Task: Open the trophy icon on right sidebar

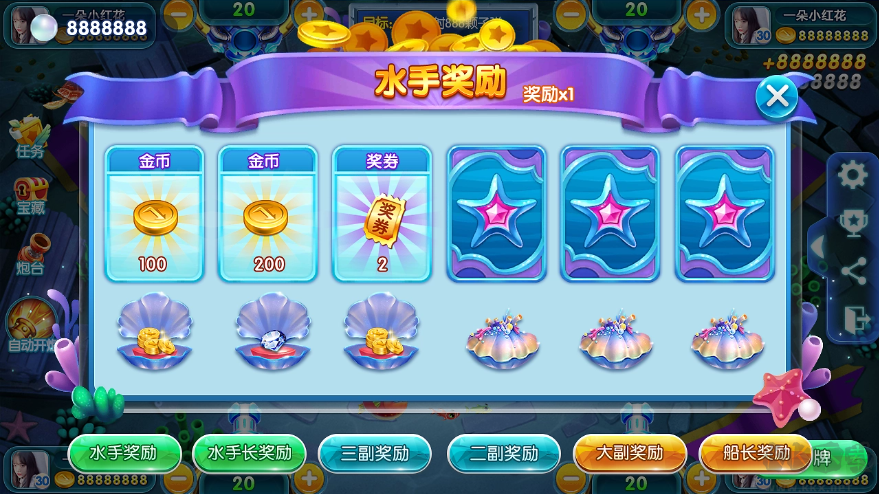Action: point(853,222)
